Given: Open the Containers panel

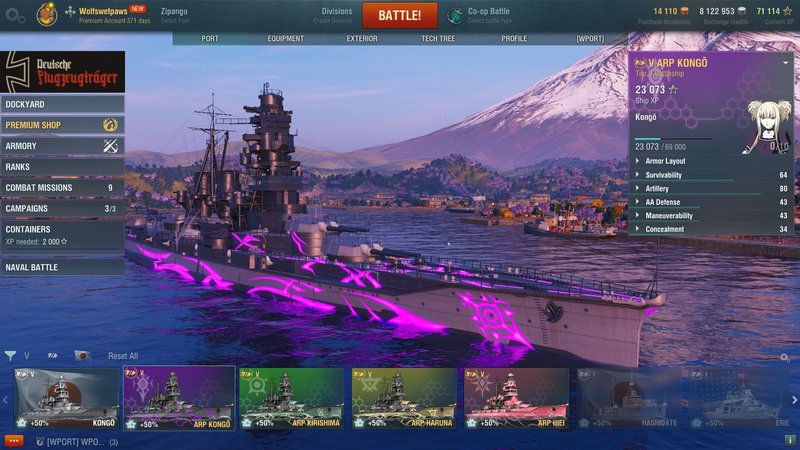Looking at the screenshot, I should coord(62,234).
